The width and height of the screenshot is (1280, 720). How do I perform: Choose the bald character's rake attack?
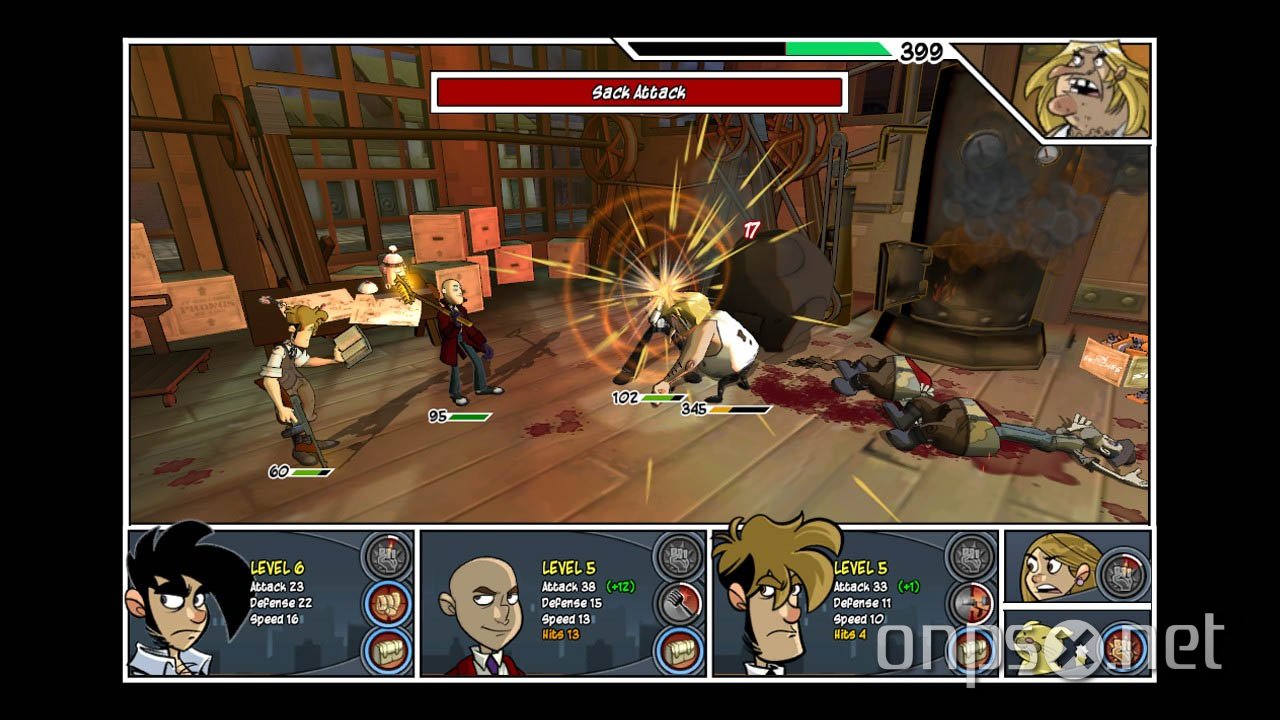[679, 603]
